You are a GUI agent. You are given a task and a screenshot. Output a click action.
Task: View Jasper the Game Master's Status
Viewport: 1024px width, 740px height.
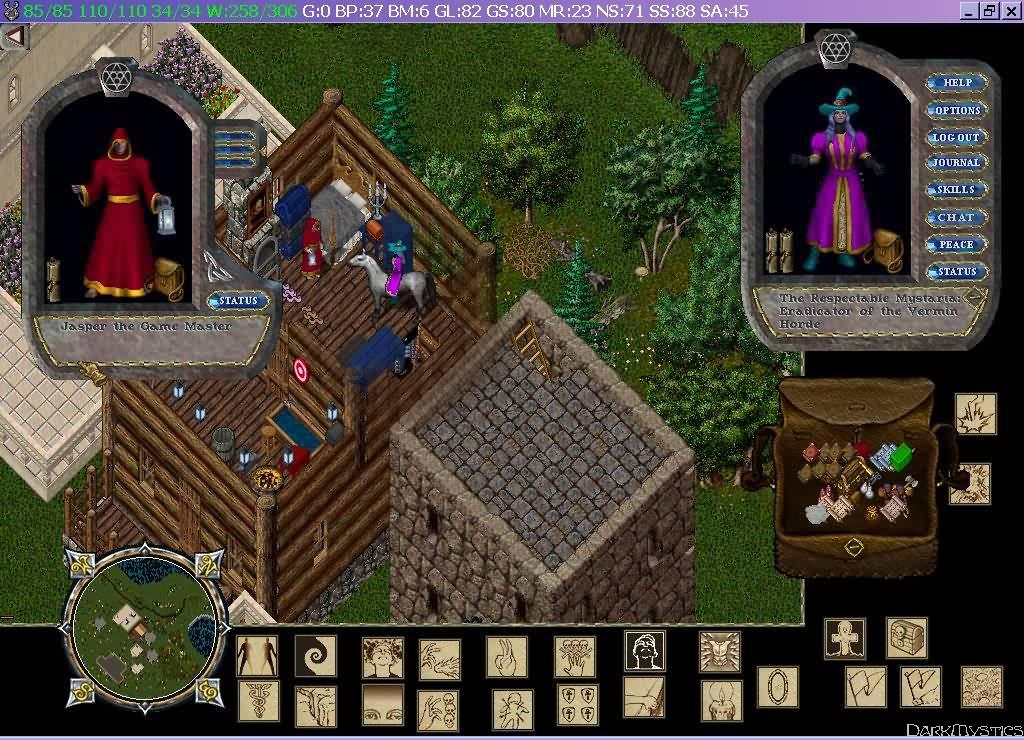(x=238, y=300)
